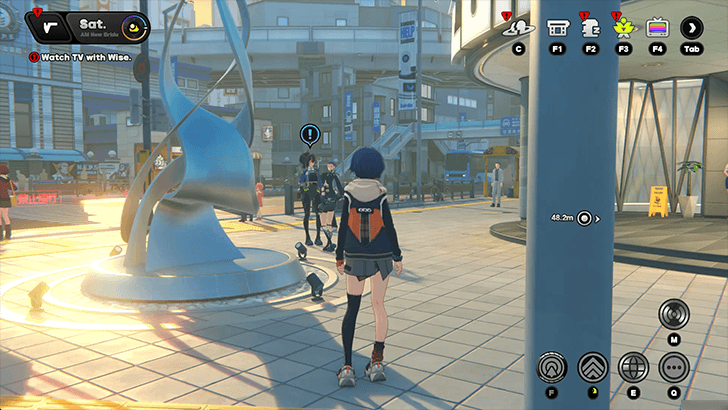Open the yellow winged emblem icon
Viewport: 728px width, 410px height.
coord(624,28)
